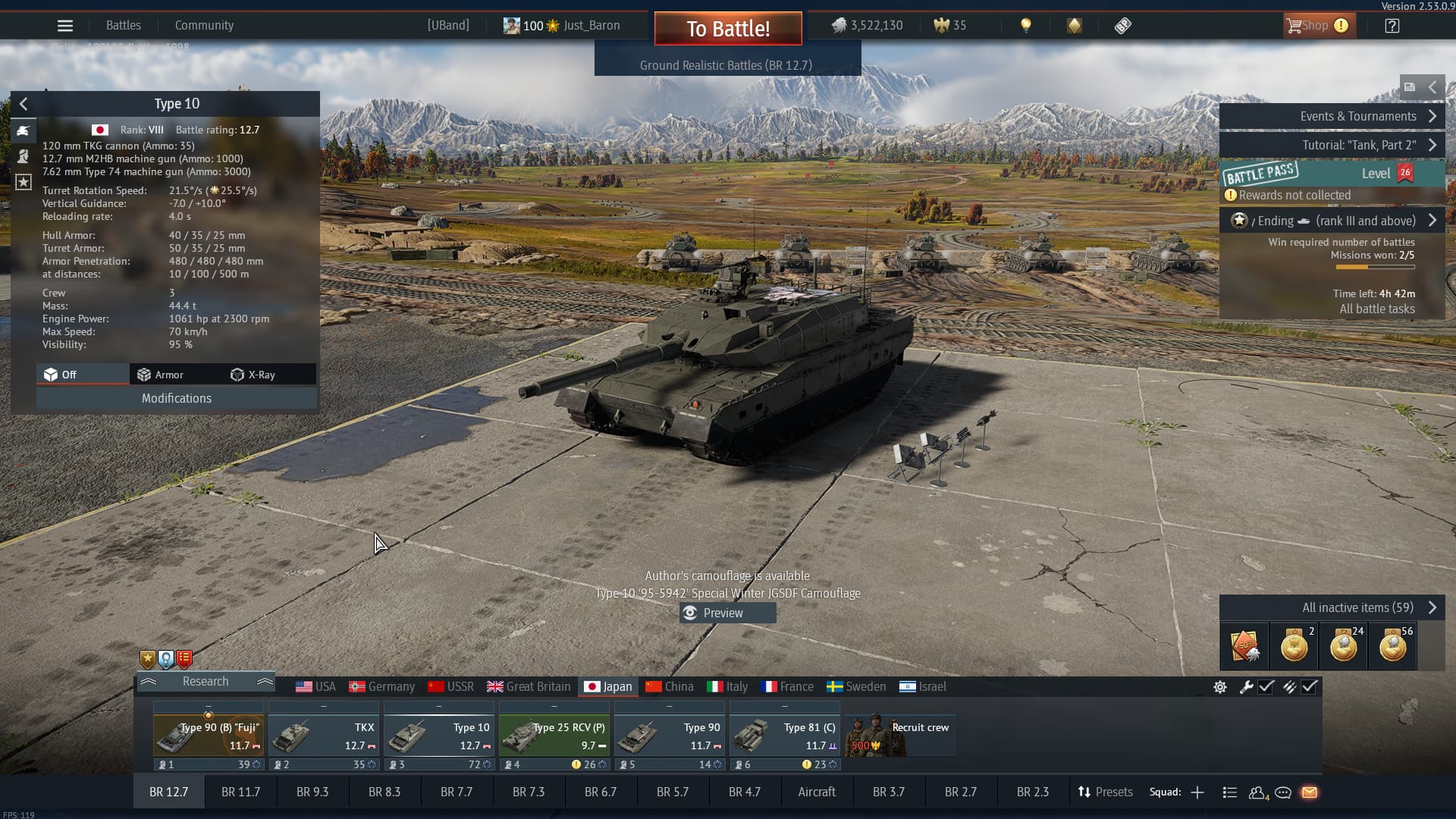Screen dimensions: 1456x819
Task: Open the Research tree
Action: tap(206, 682)
